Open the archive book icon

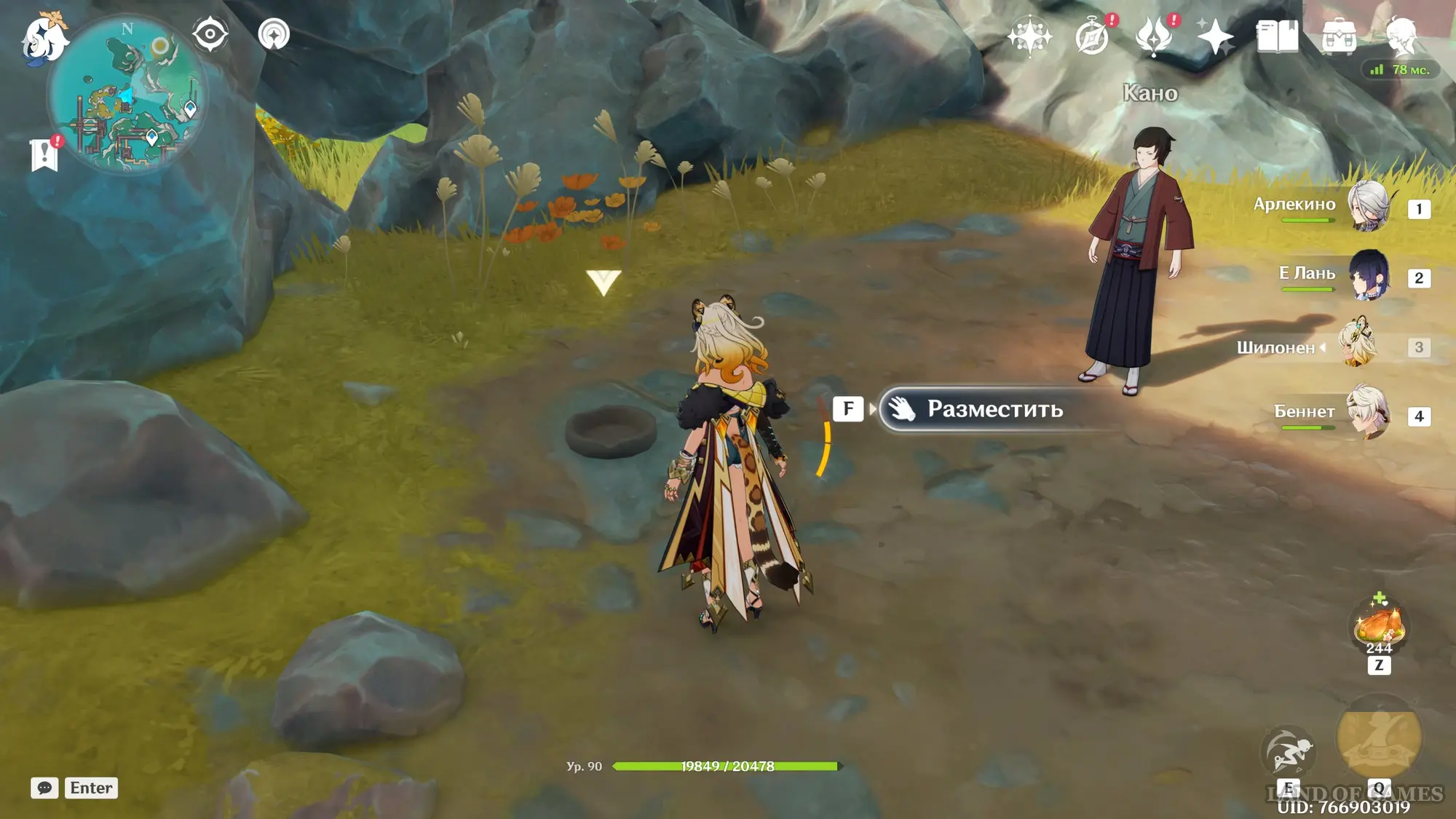[x=1277, y=36]
